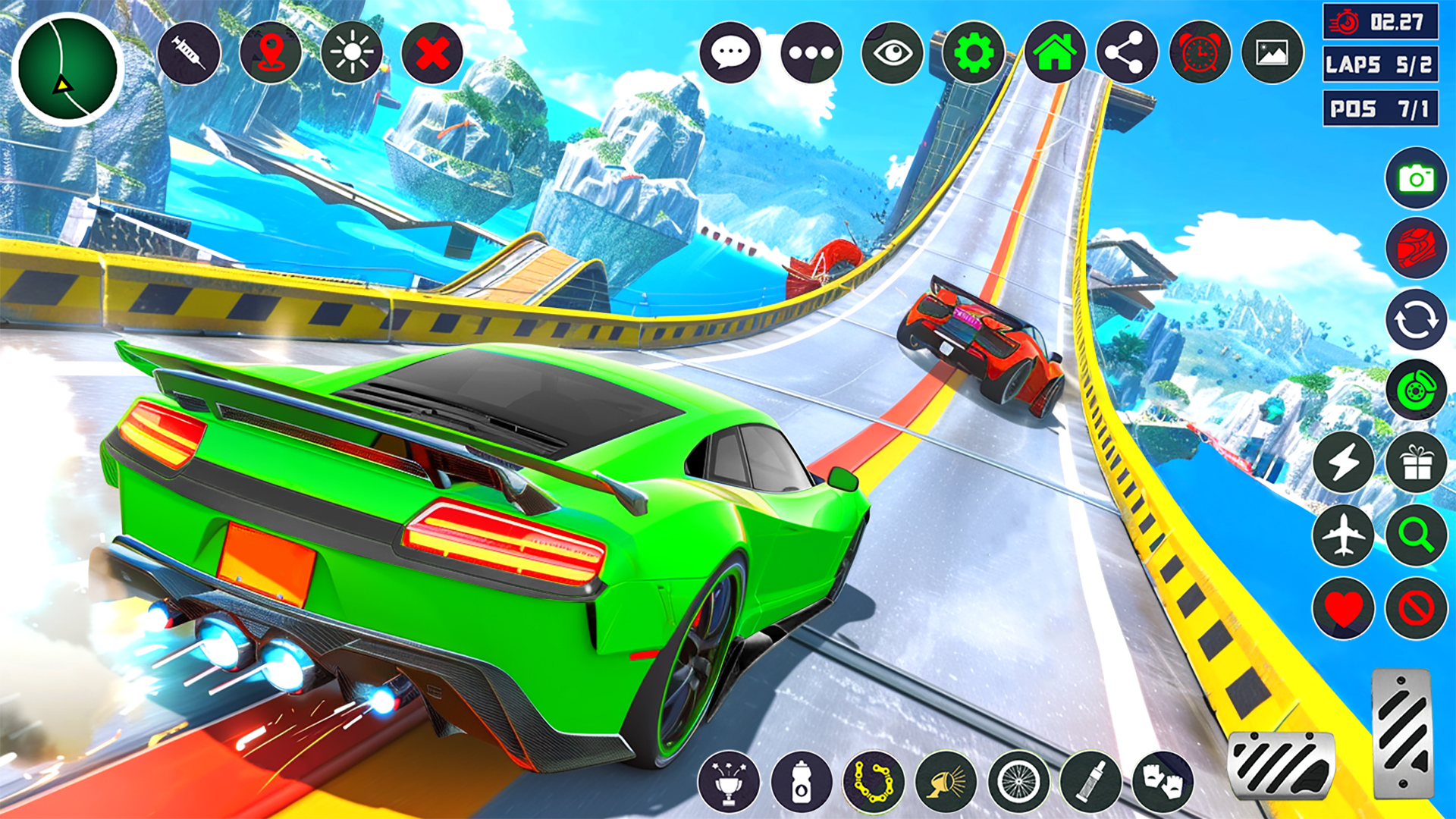This screenshot has height=819, width=1456.
Task: Toggle the eye visibility icon
Action: (893, 53)
